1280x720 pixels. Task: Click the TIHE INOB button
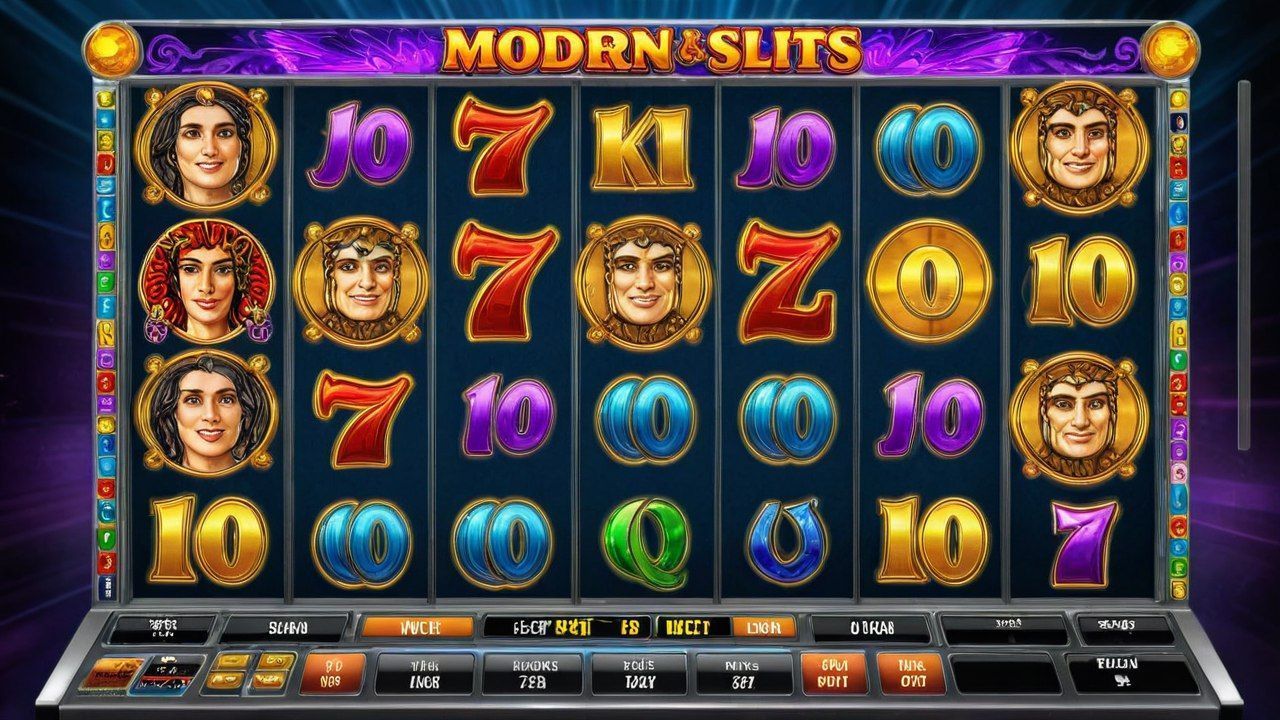pyautogui.click(x=426, y=674)
